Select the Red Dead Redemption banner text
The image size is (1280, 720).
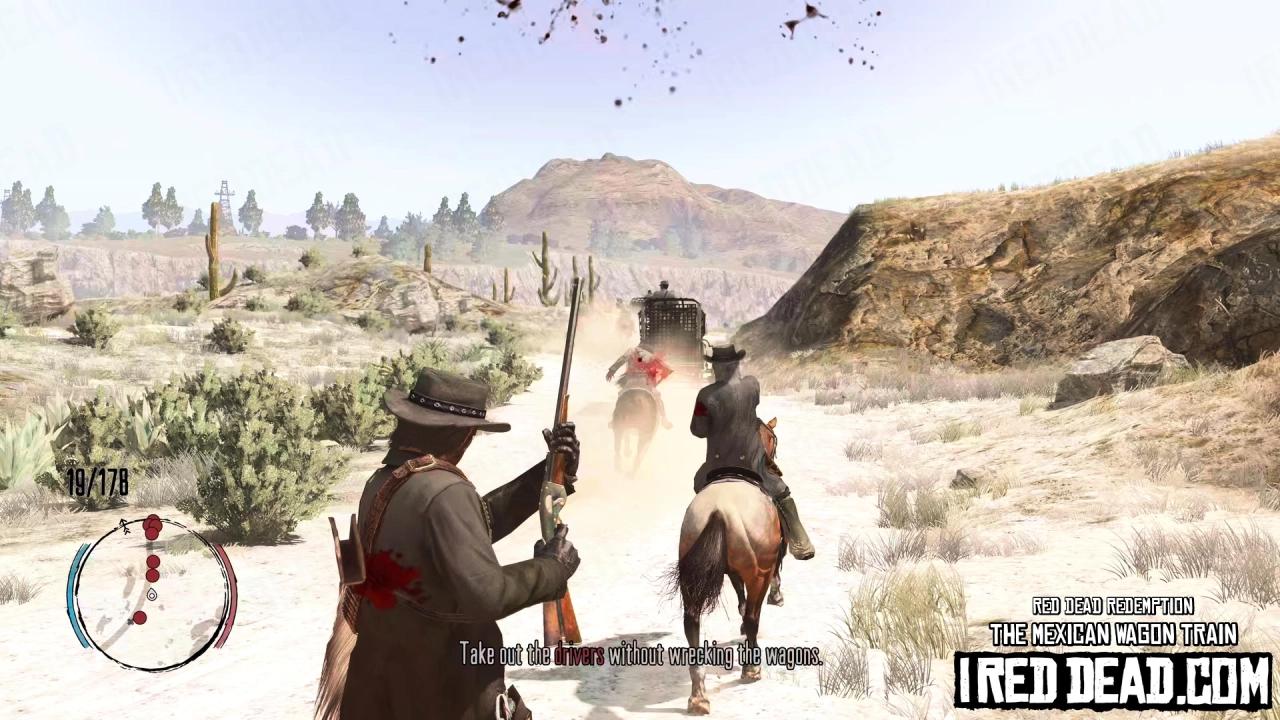coord(1113,607)
